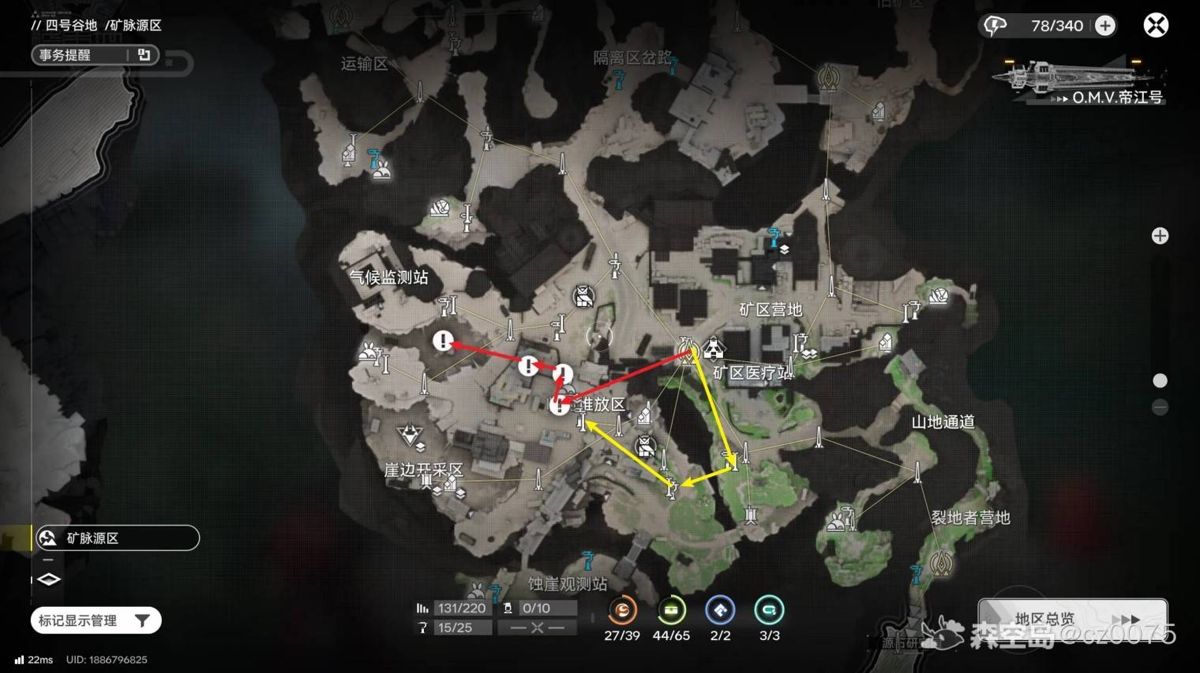Viewport: 1200px width, 673px height.
Task: Click the 山地通道 location label
Action: (x=942, y=422)
